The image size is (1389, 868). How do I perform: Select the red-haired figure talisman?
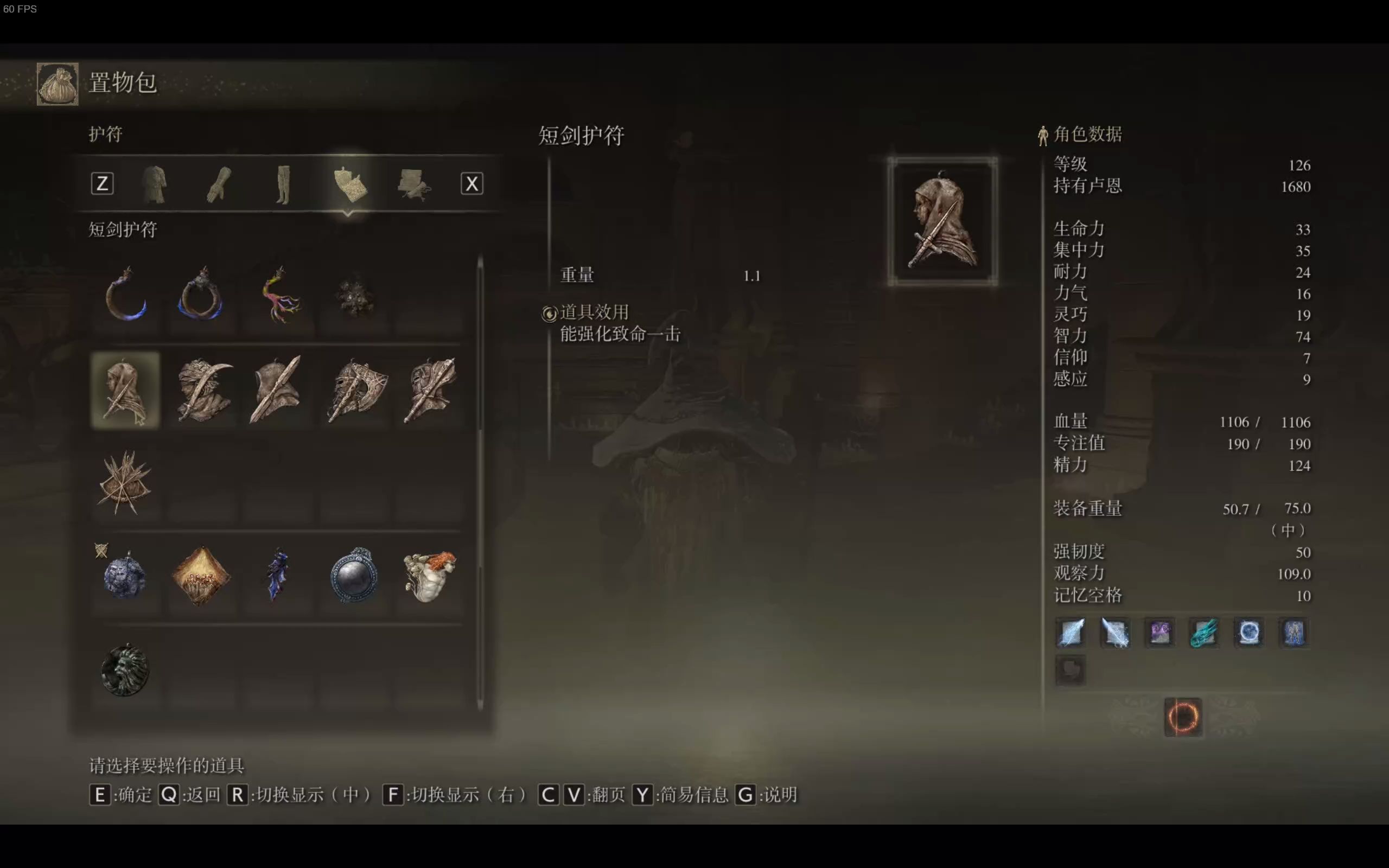pos(429,577)
